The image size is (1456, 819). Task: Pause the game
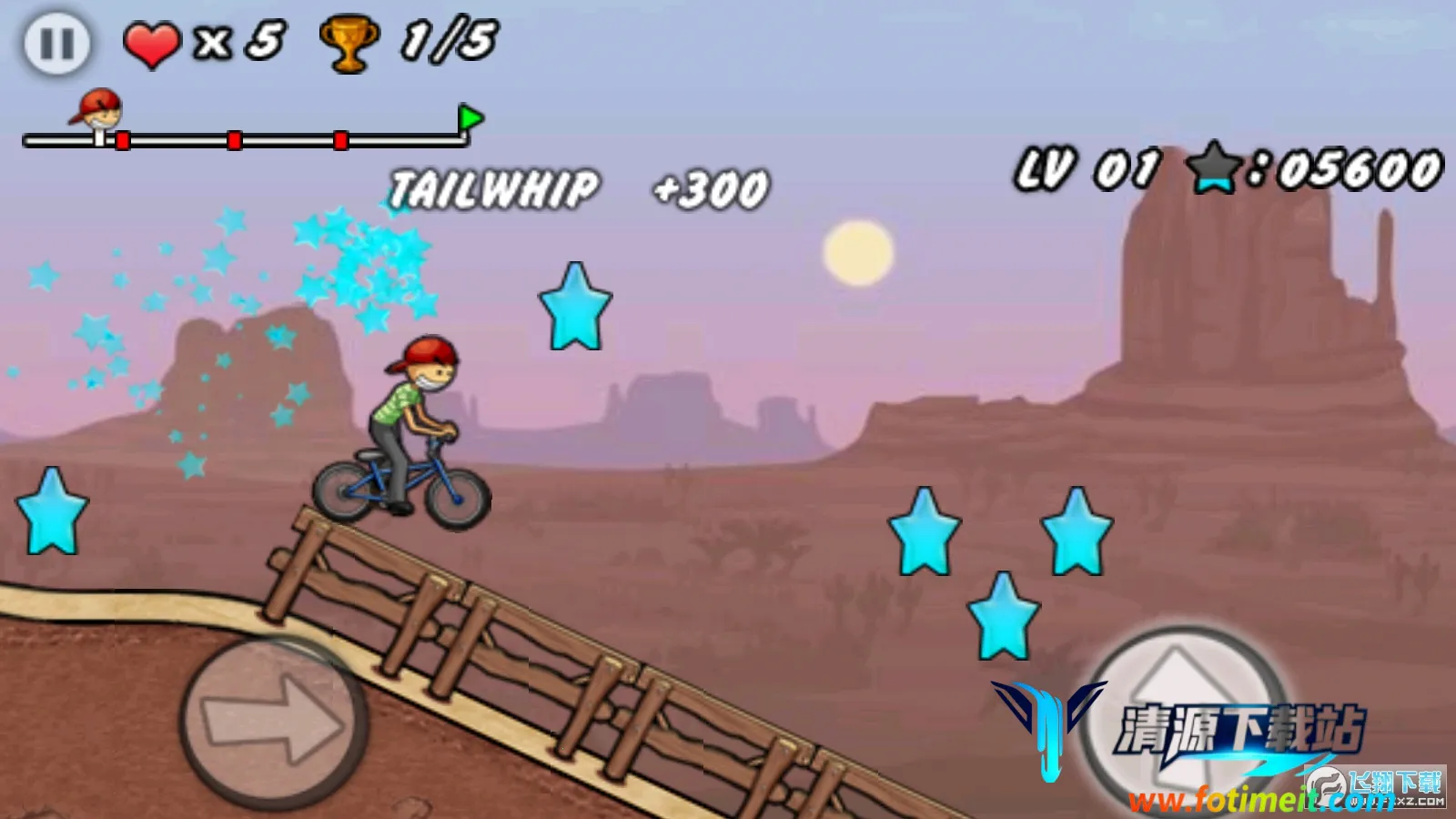(56, 43)
